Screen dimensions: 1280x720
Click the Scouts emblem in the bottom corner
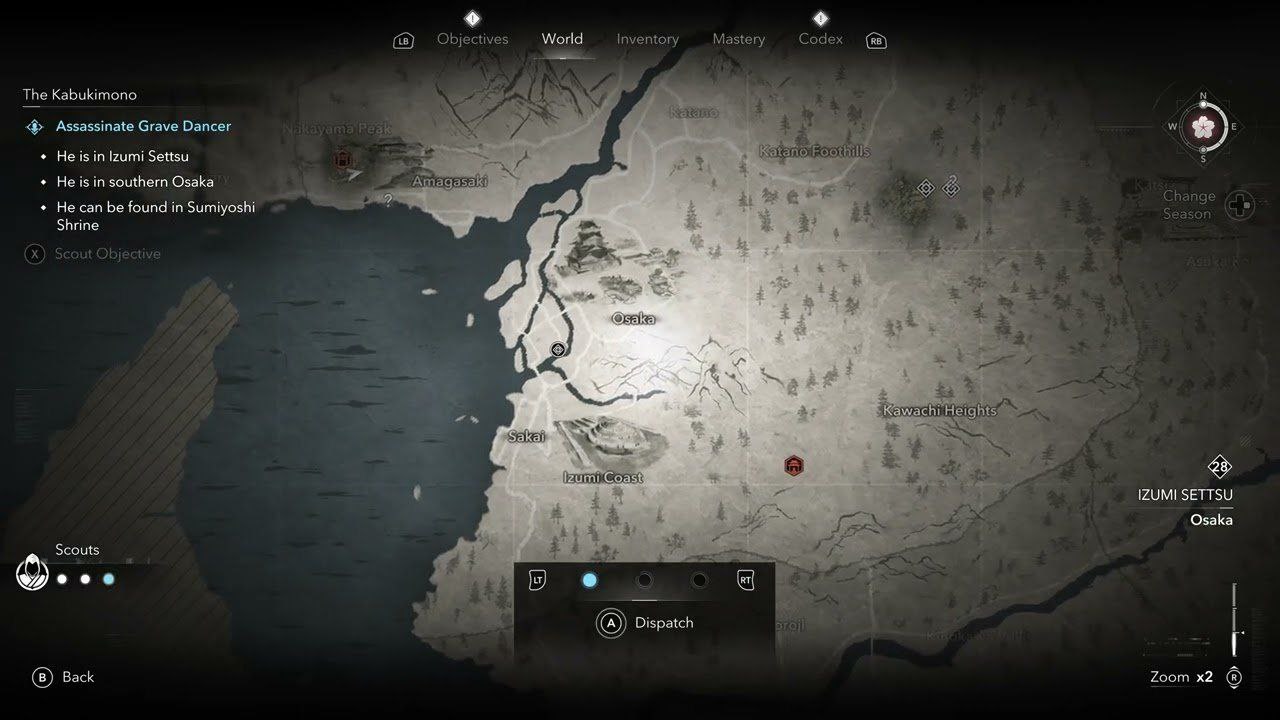pyautogui.click(x=33, y=572)
